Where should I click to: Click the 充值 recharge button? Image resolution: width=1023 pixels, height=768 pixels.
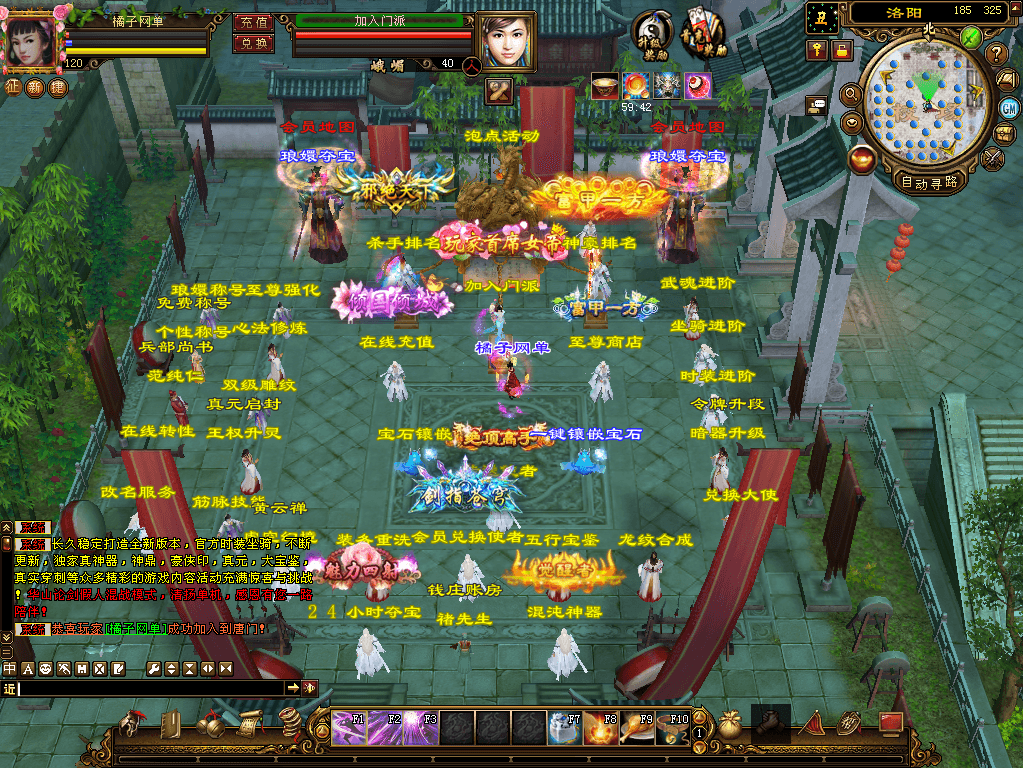pos(253,21)
